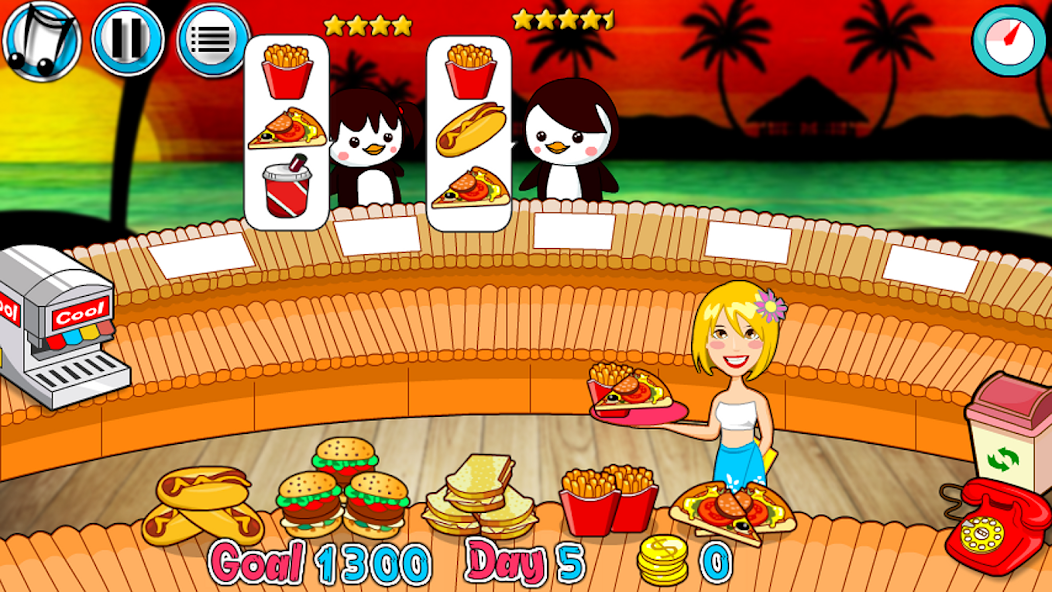
Task: Toggle the music note sound button
Action: click(x=40, y=40)
